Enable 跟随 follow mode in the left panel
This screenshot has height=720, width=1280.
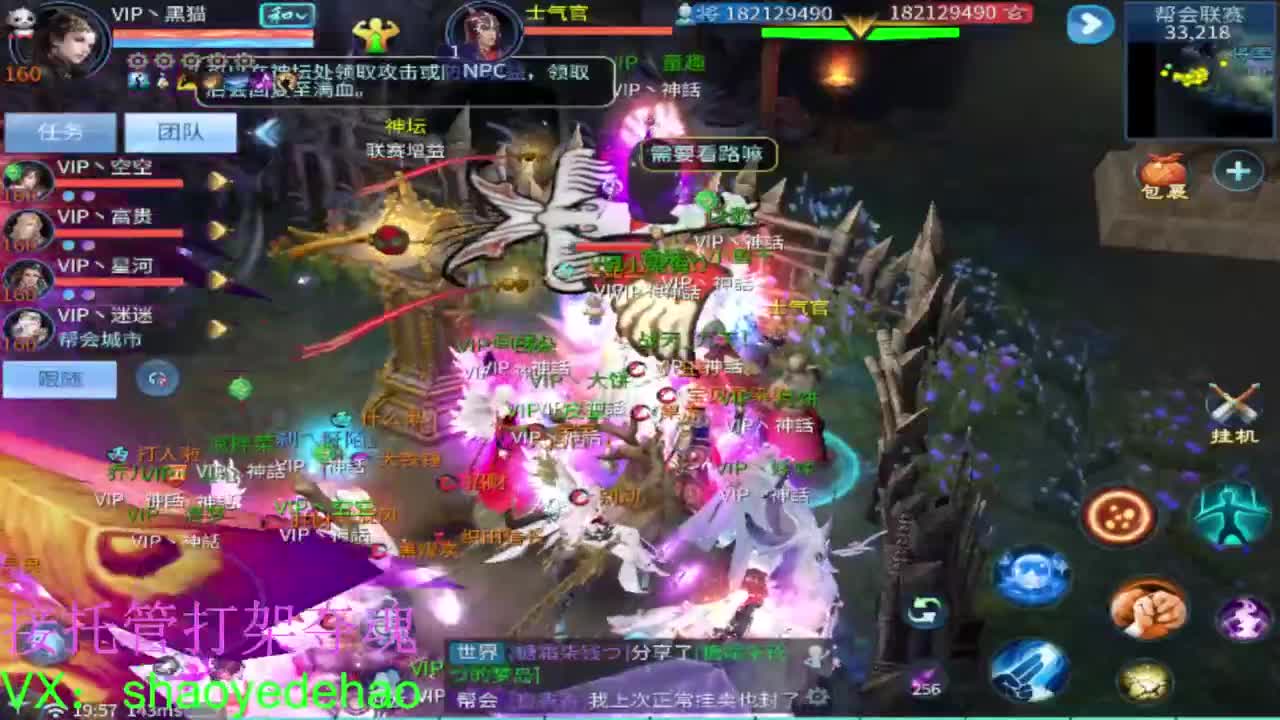pos(58,379)
